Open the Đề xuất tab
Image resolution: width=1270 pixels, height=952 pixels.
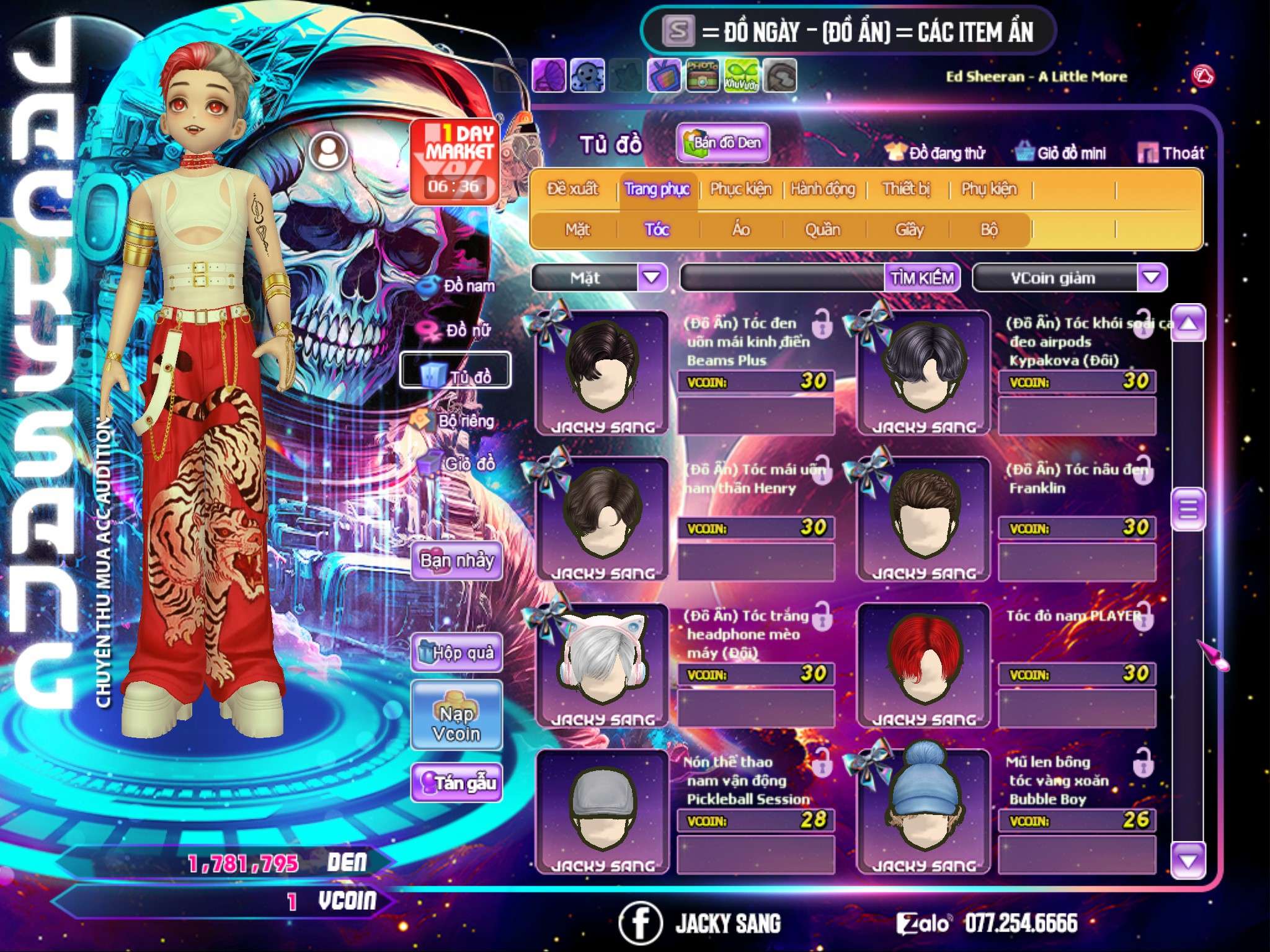coord(572,189)
